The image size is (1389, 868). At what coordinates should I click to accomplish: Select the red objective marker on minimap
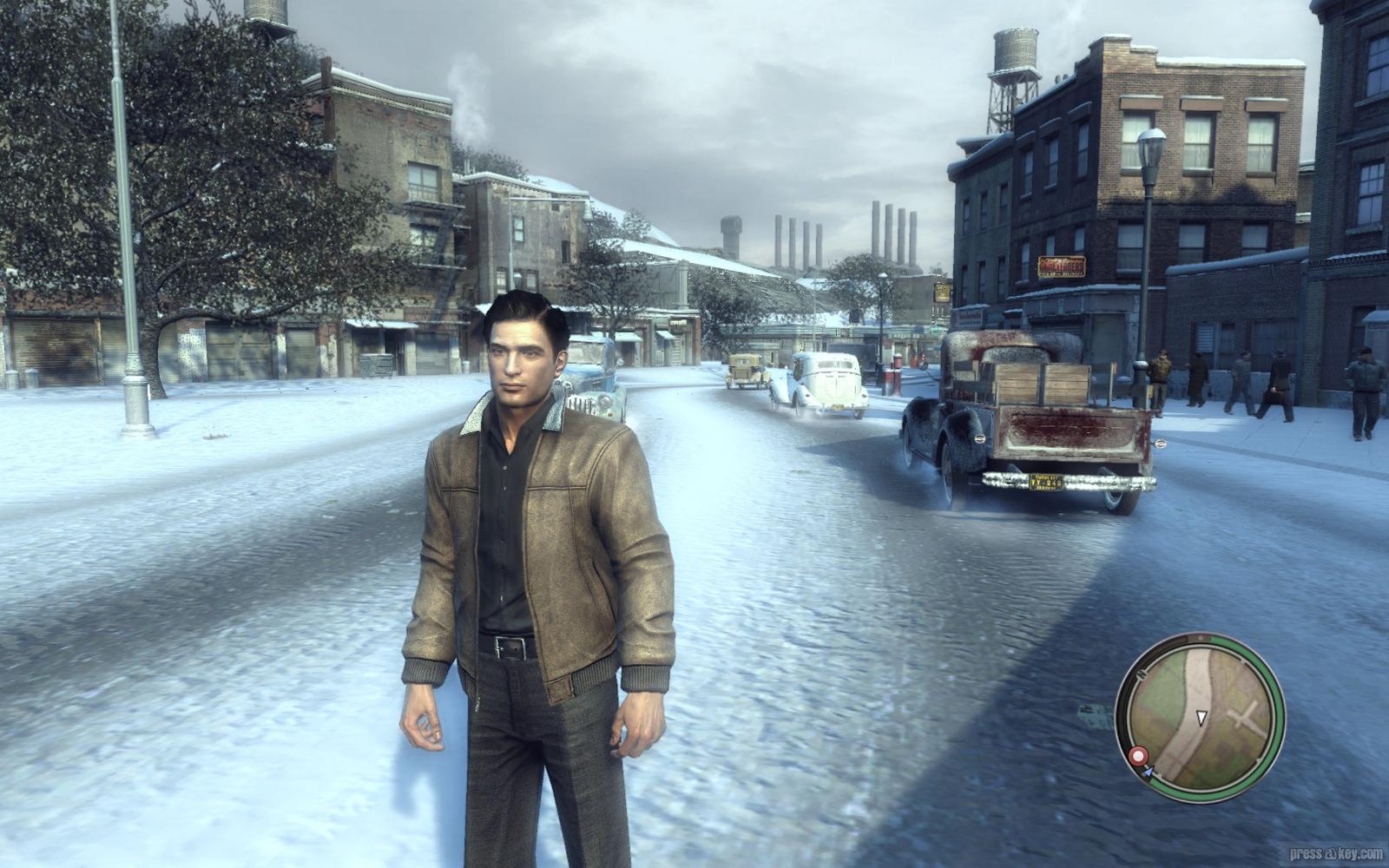(1137, 756)
